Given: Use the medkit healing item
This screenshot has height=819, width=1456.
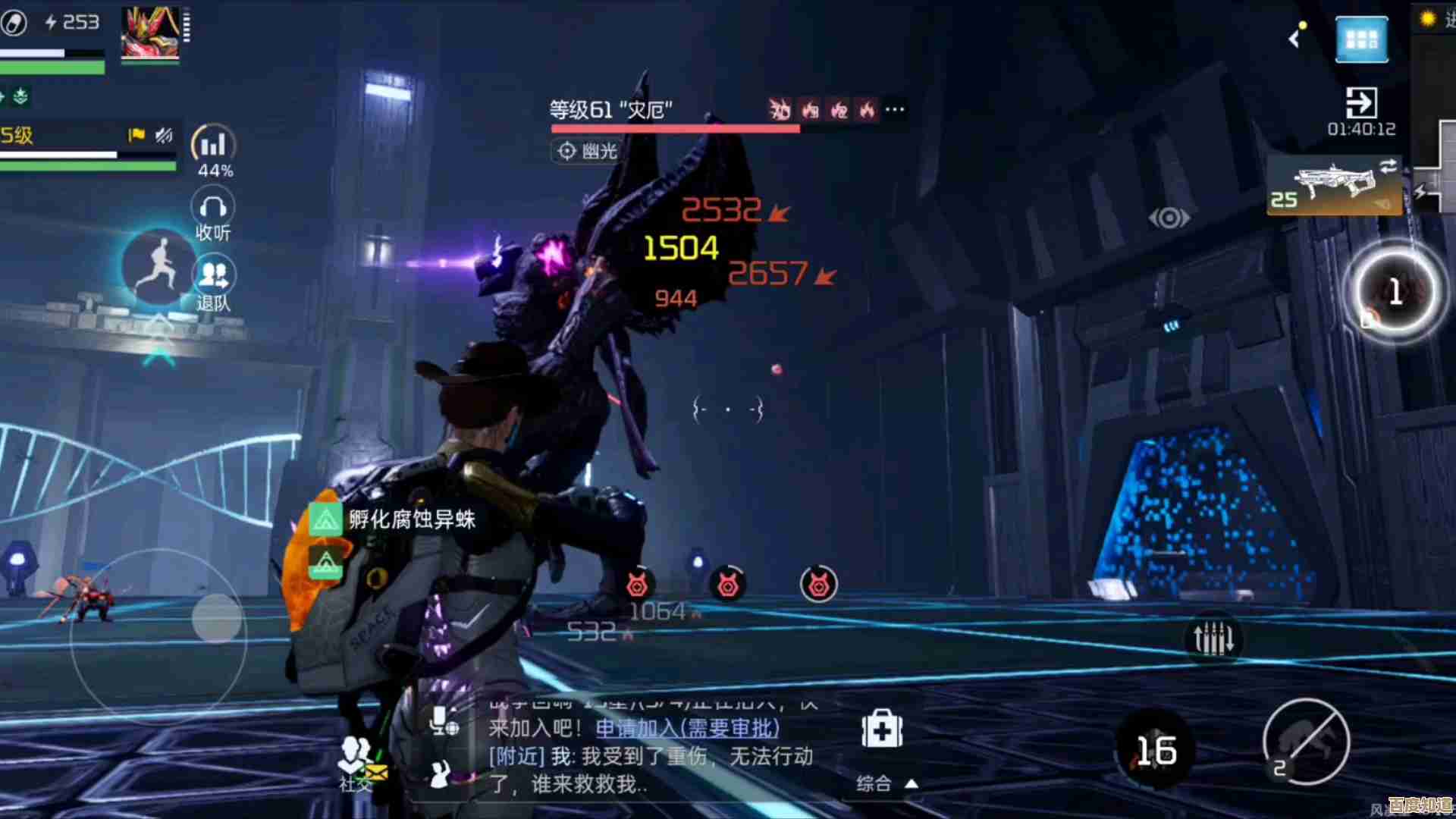Looking at the screenshot, I should 881,730.
